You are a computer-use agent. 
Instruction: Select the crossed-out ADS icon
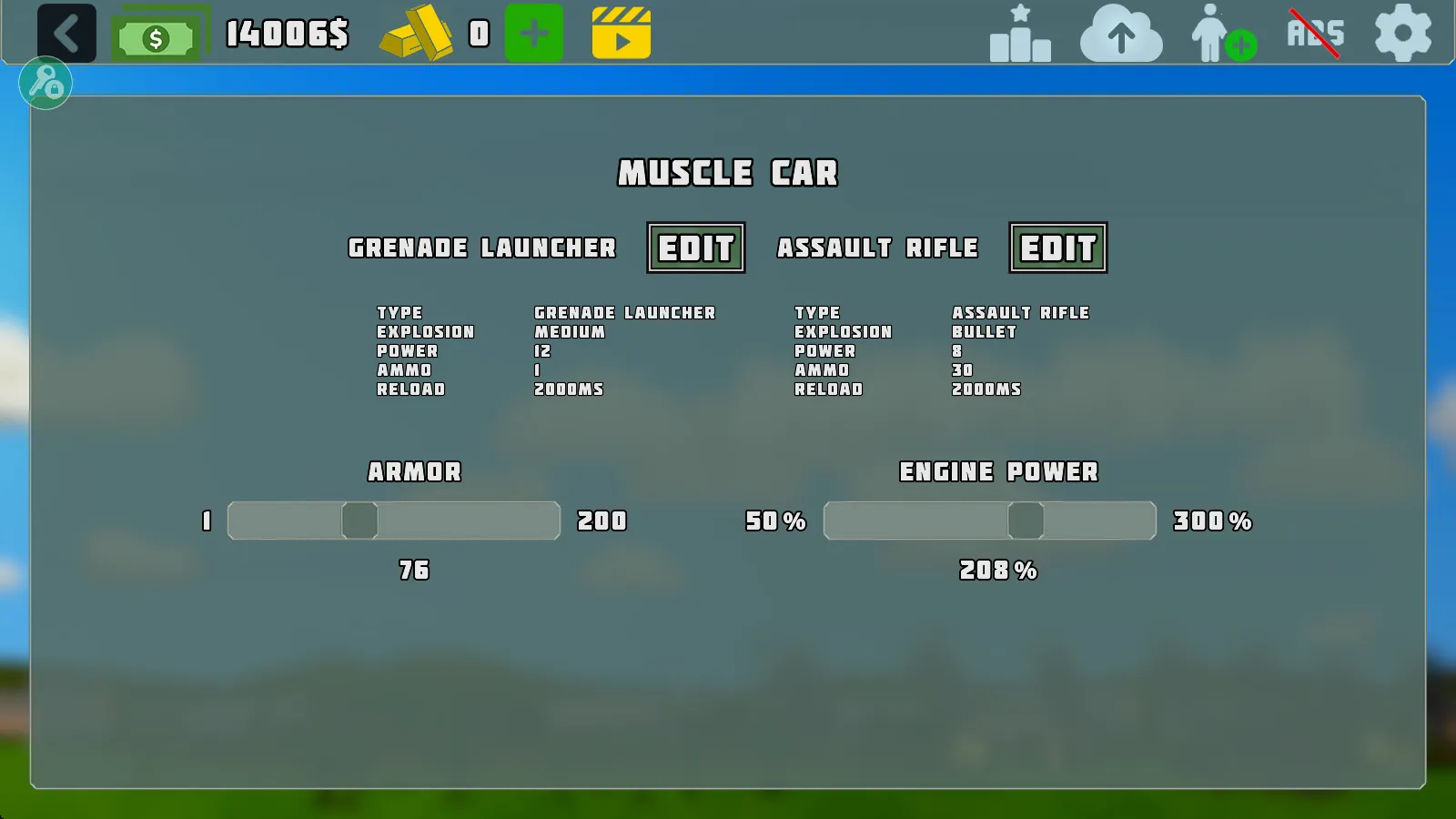point(1316,32)
